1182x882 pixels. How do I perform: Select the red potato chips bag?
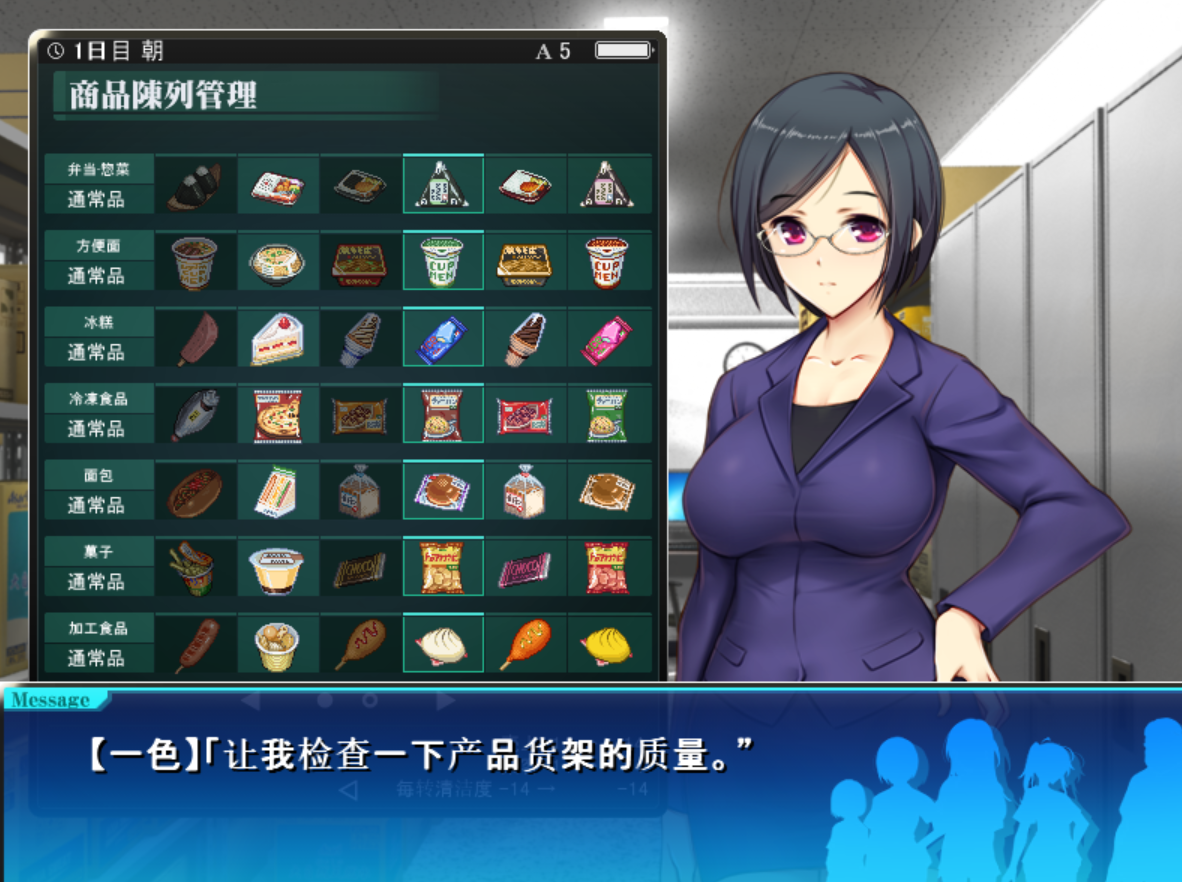coord(607,568)
